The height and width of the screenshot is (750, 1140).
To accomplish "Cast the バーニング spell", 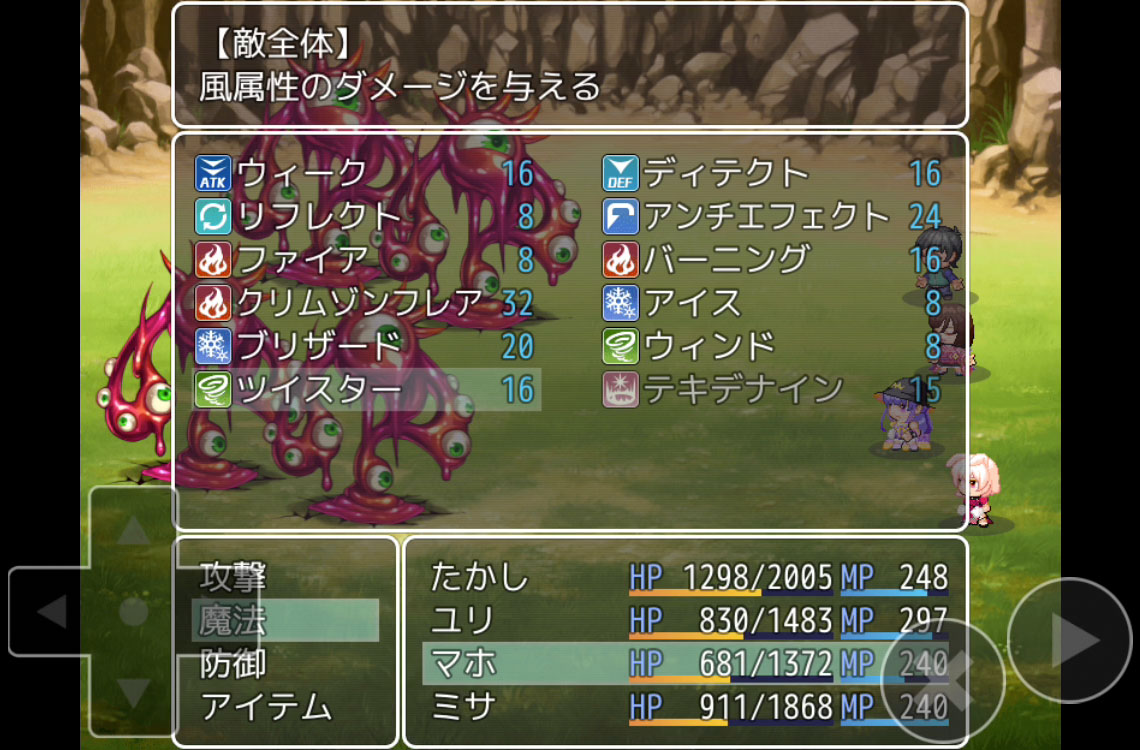I will tap(771, 260).
